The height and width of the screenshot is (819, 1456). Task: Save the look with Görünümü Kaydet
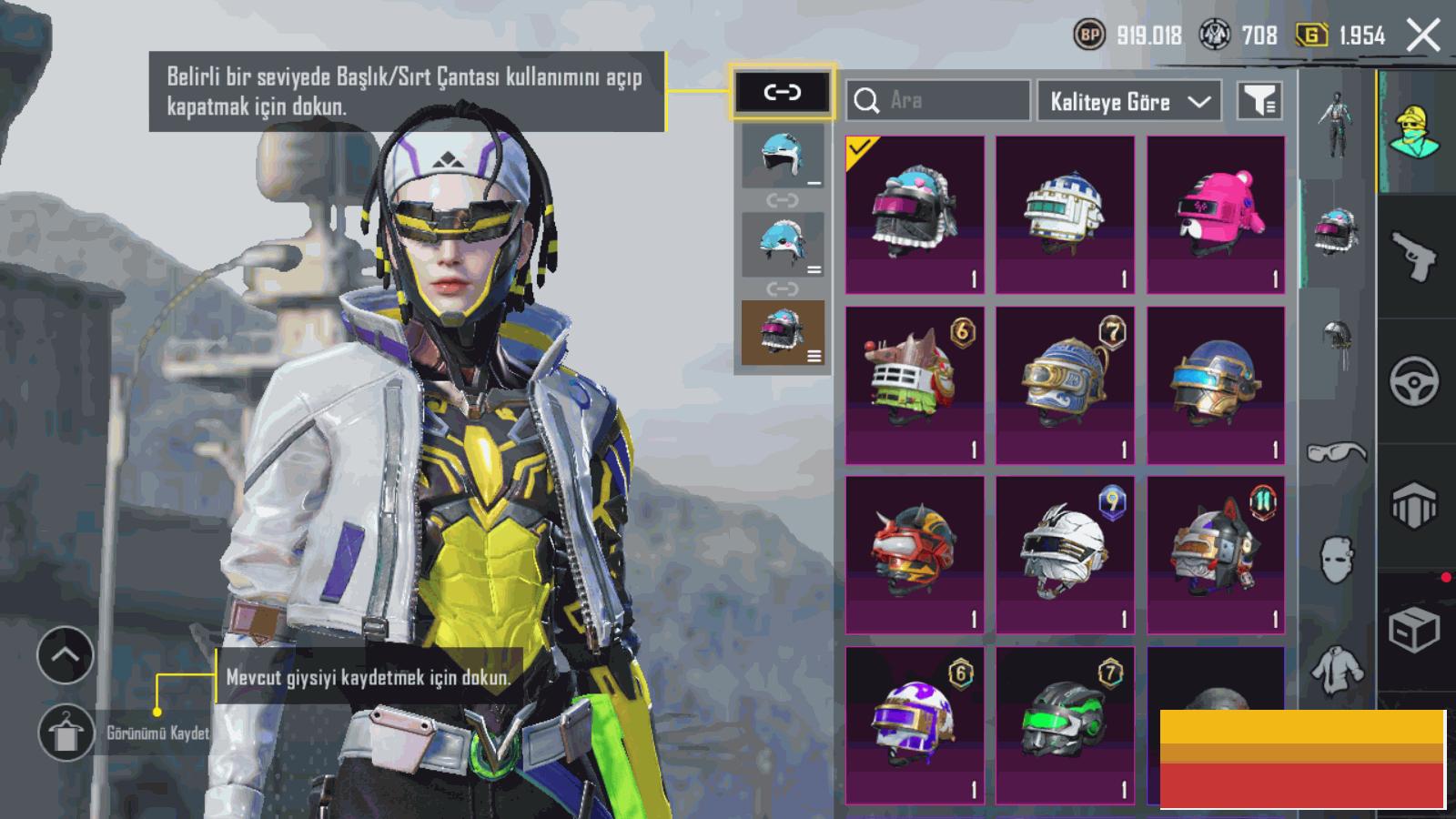(x=66, y=733)
